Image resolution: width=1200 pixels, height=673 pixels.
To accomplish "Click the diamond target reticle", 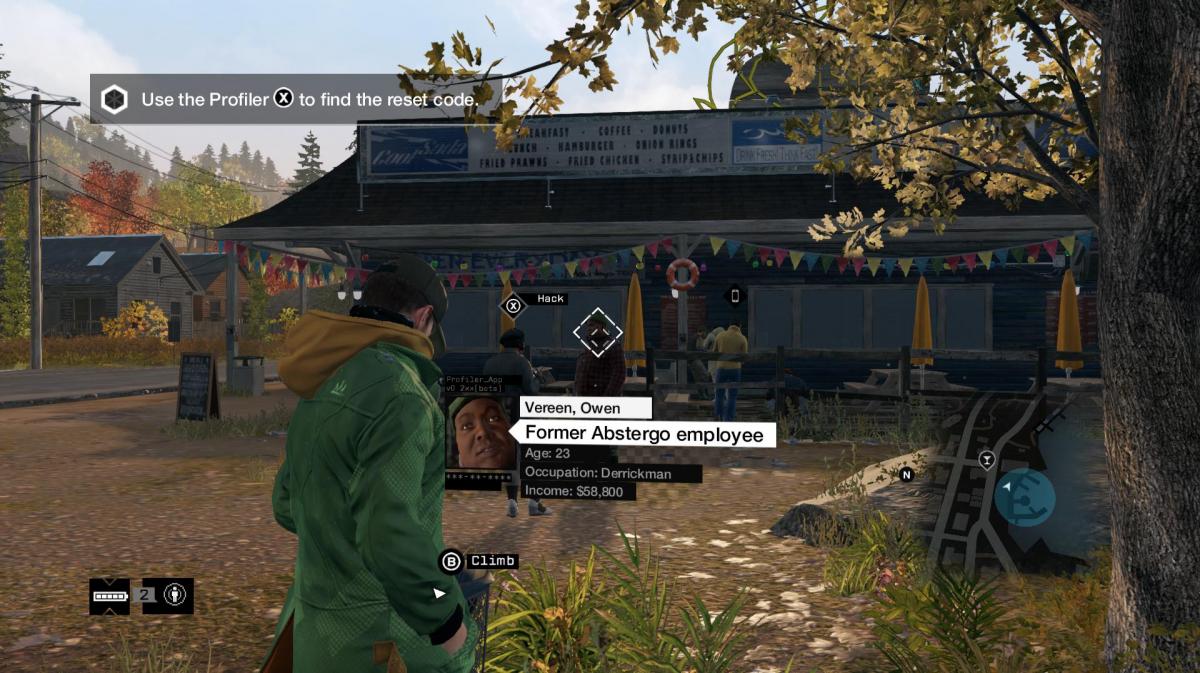I will 598,332.
